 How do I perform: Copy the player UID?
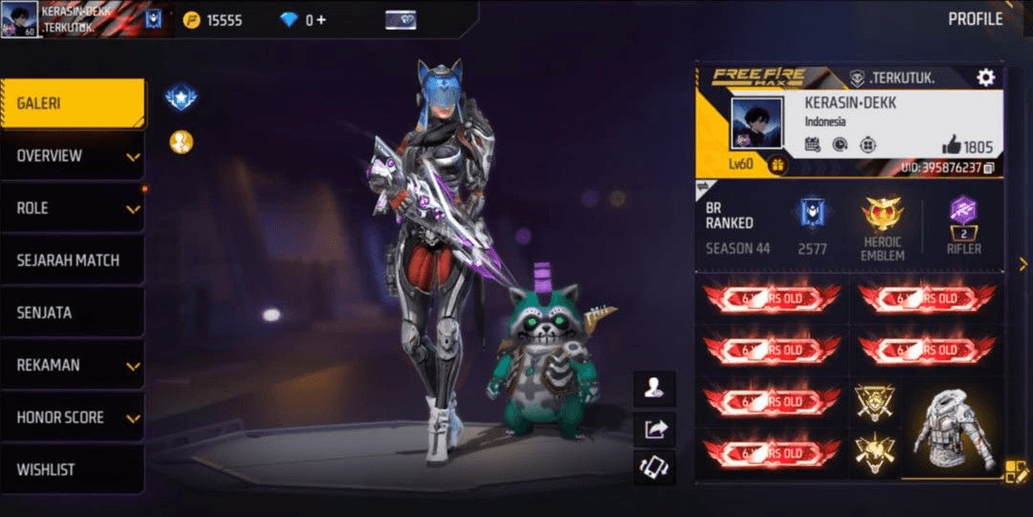pos(988,168)
